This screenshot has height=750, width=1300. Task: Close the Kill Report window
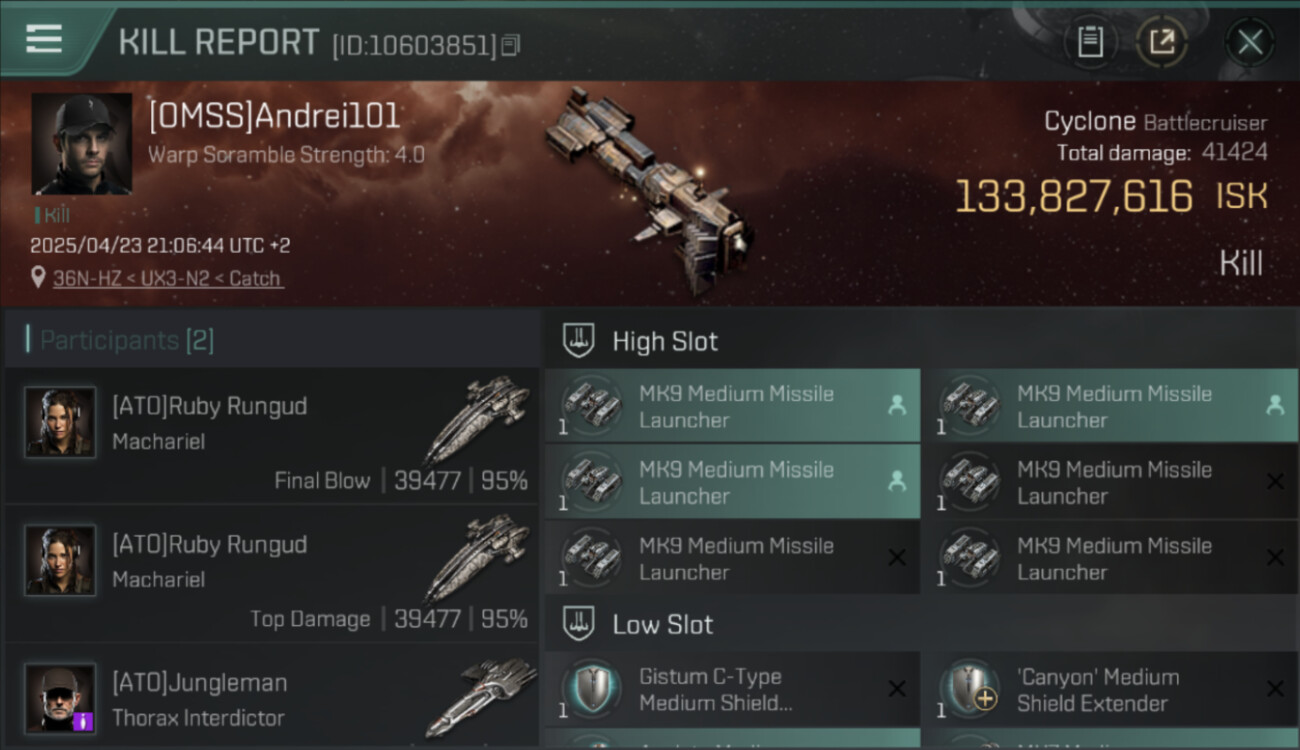(x=1249, y=42)
